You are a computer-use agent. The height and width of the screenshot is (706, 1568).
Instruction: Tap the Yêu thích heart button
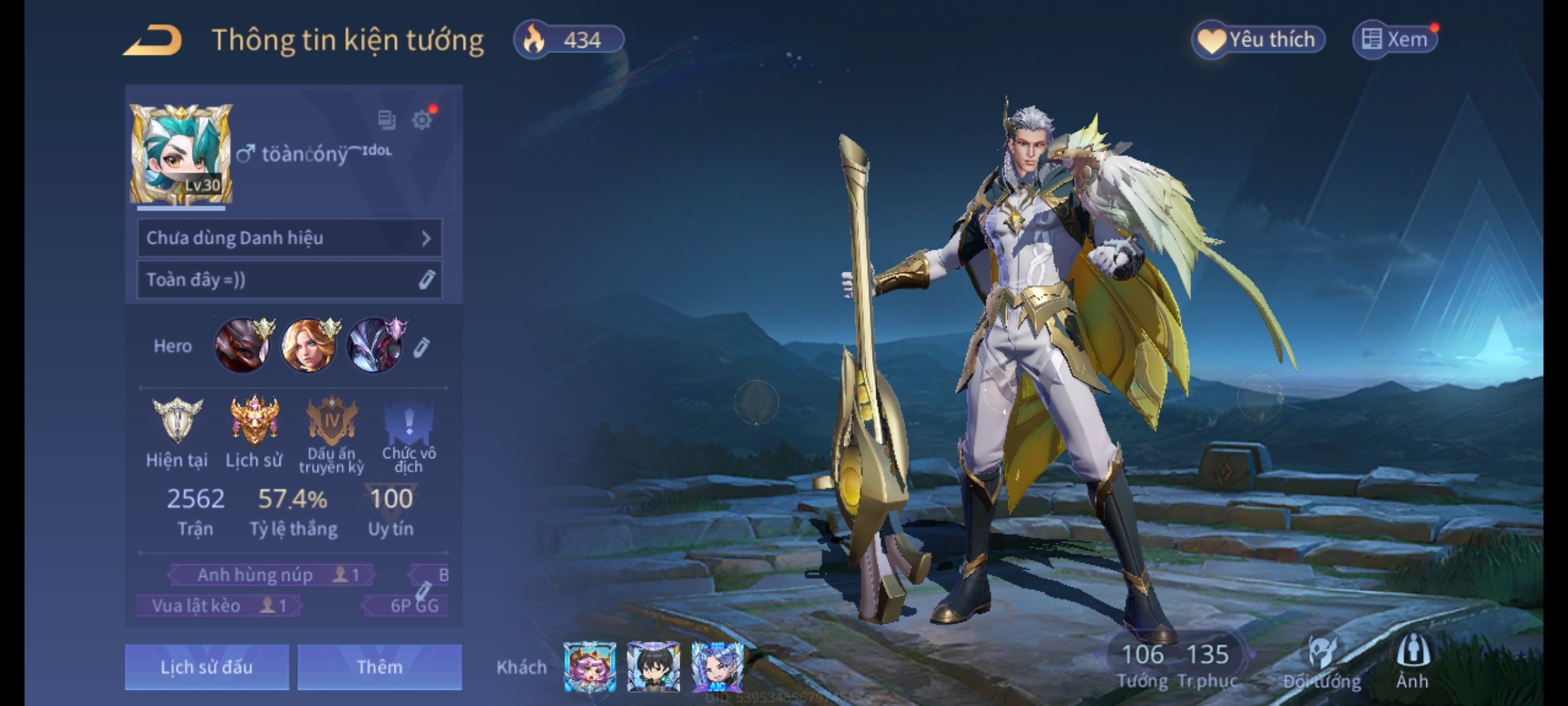[x=1258, y=40]
